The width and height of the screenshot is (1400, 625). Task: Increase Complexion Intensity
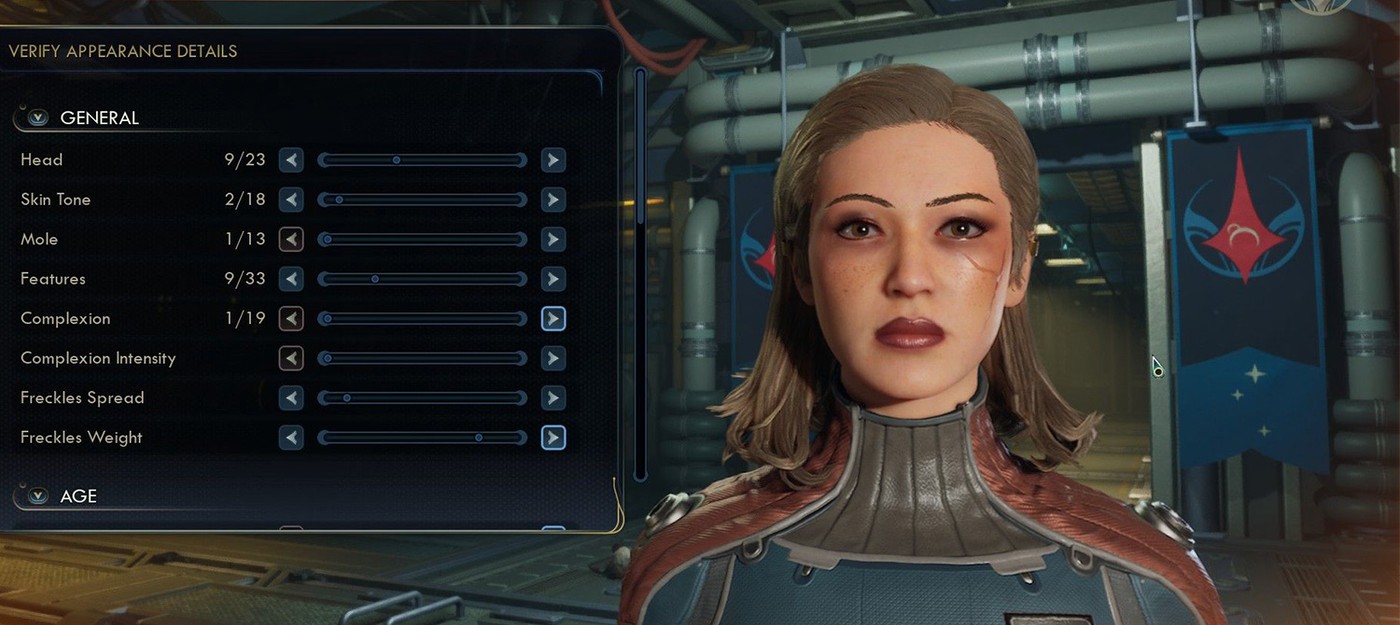pos(553,358)
